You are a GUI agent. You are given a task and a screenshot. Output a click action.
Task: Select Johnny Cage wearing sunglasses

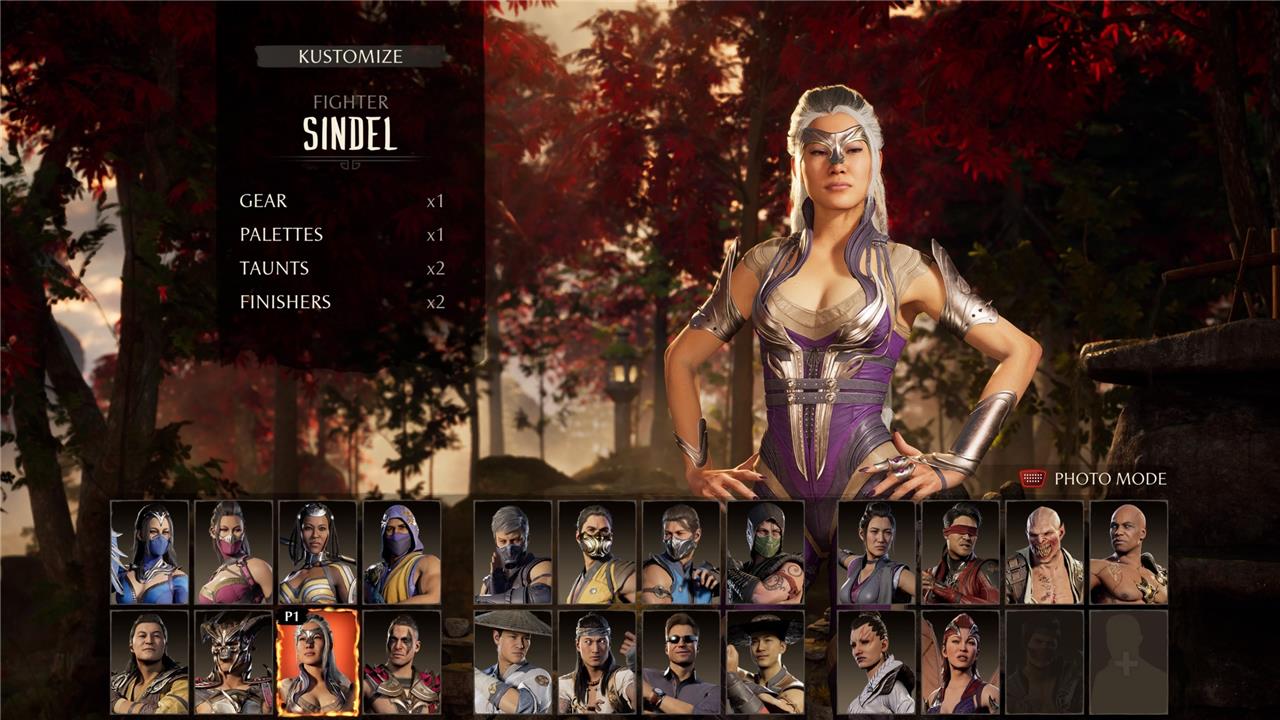pyautogui.click(x=681, y=662)
